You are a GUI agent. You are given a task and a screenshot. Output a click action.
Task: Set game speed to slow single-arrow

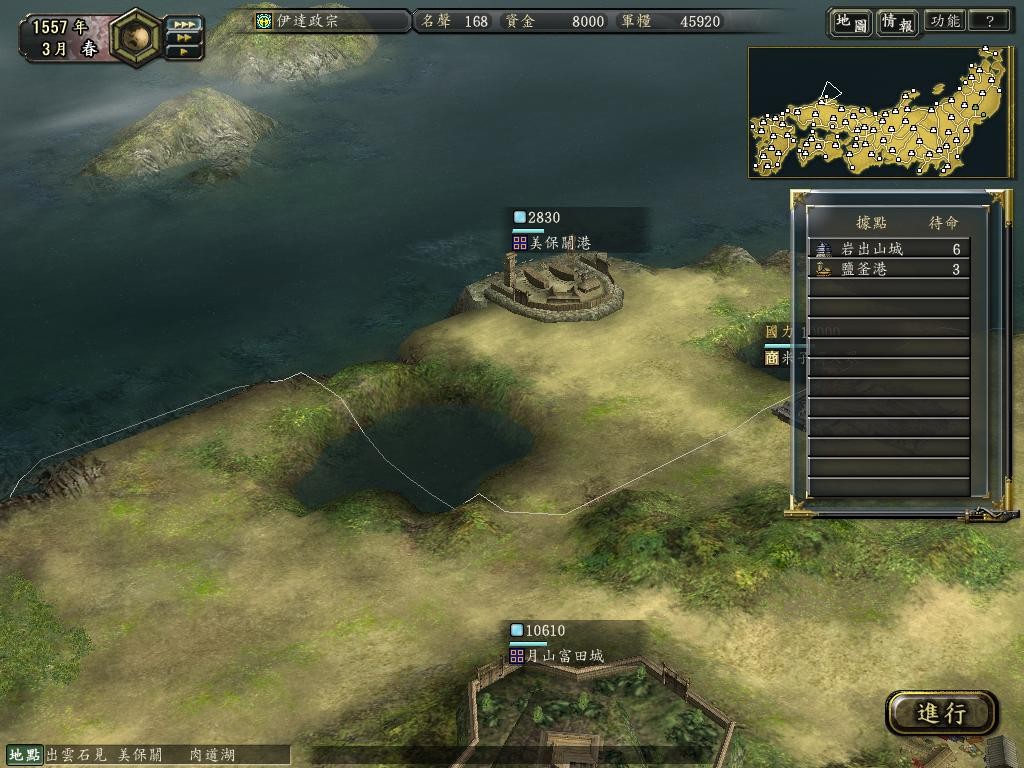(183, 50)
